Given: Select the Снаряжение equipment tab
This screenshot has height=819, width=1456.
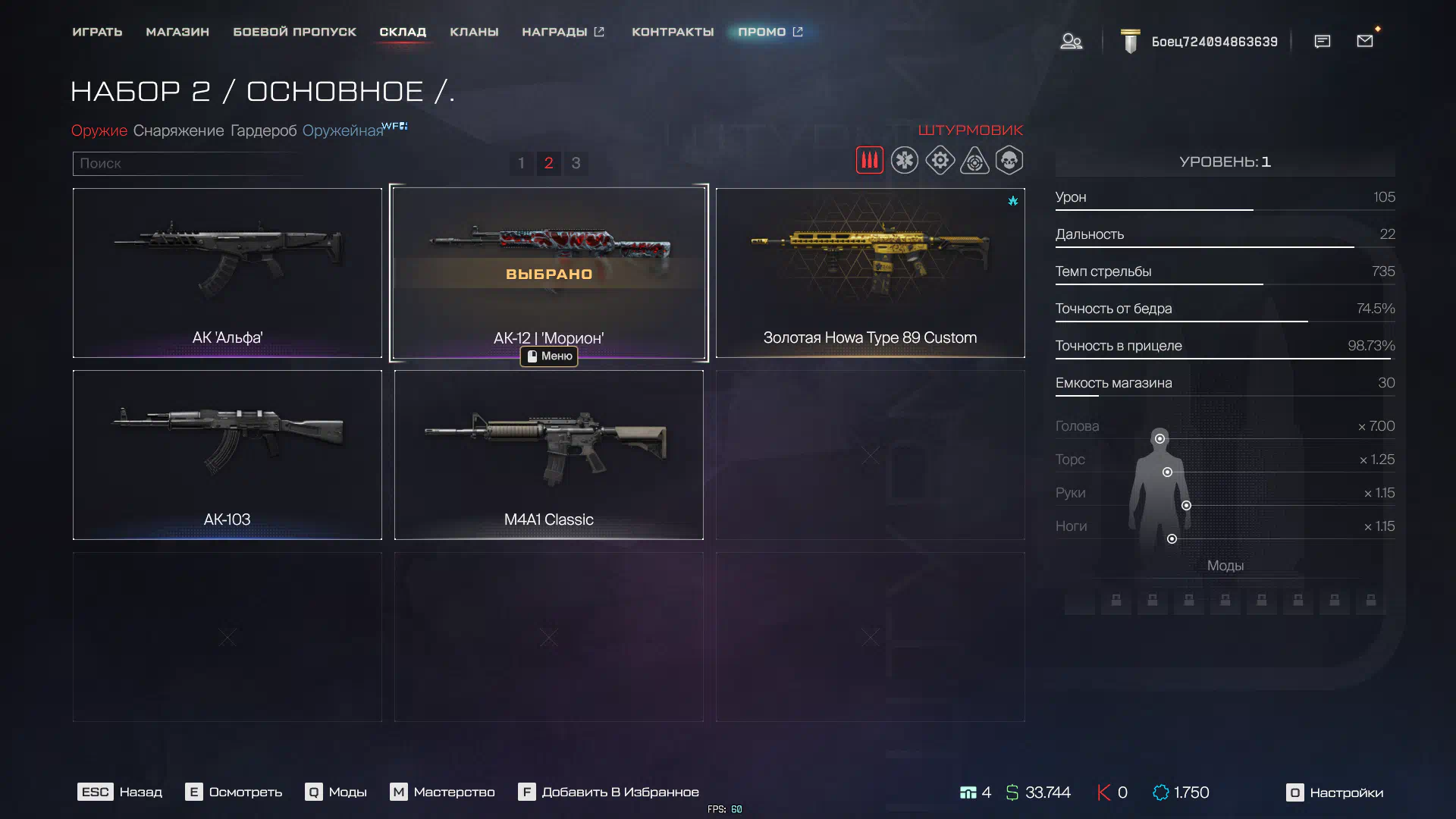Looking at the screenshot, I should click(178, 130).
